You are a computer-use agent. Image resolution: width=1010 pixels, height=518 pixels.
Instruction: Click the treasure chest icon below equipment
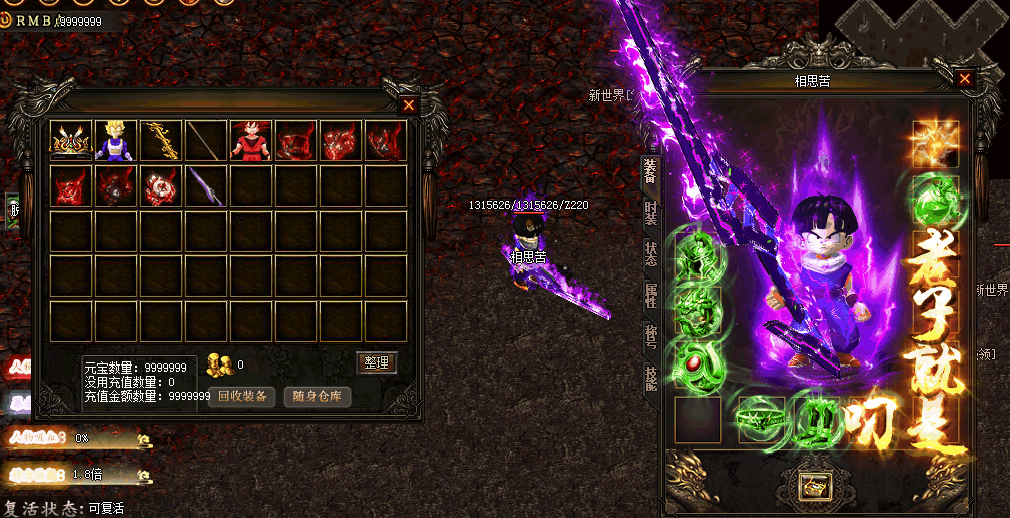point(813,486)
